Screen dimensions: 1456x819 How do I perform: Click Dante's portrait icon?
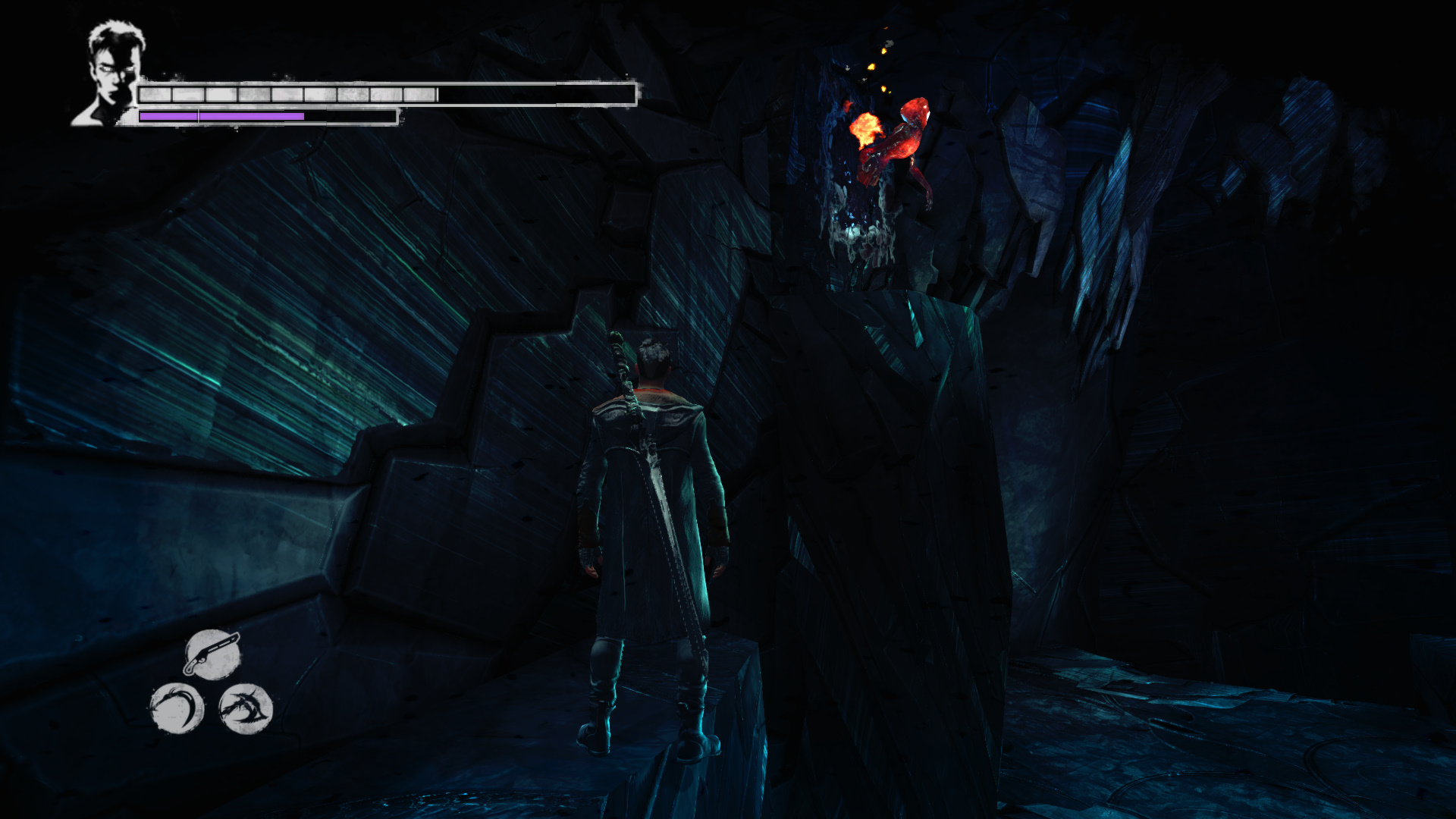(112, 74)
